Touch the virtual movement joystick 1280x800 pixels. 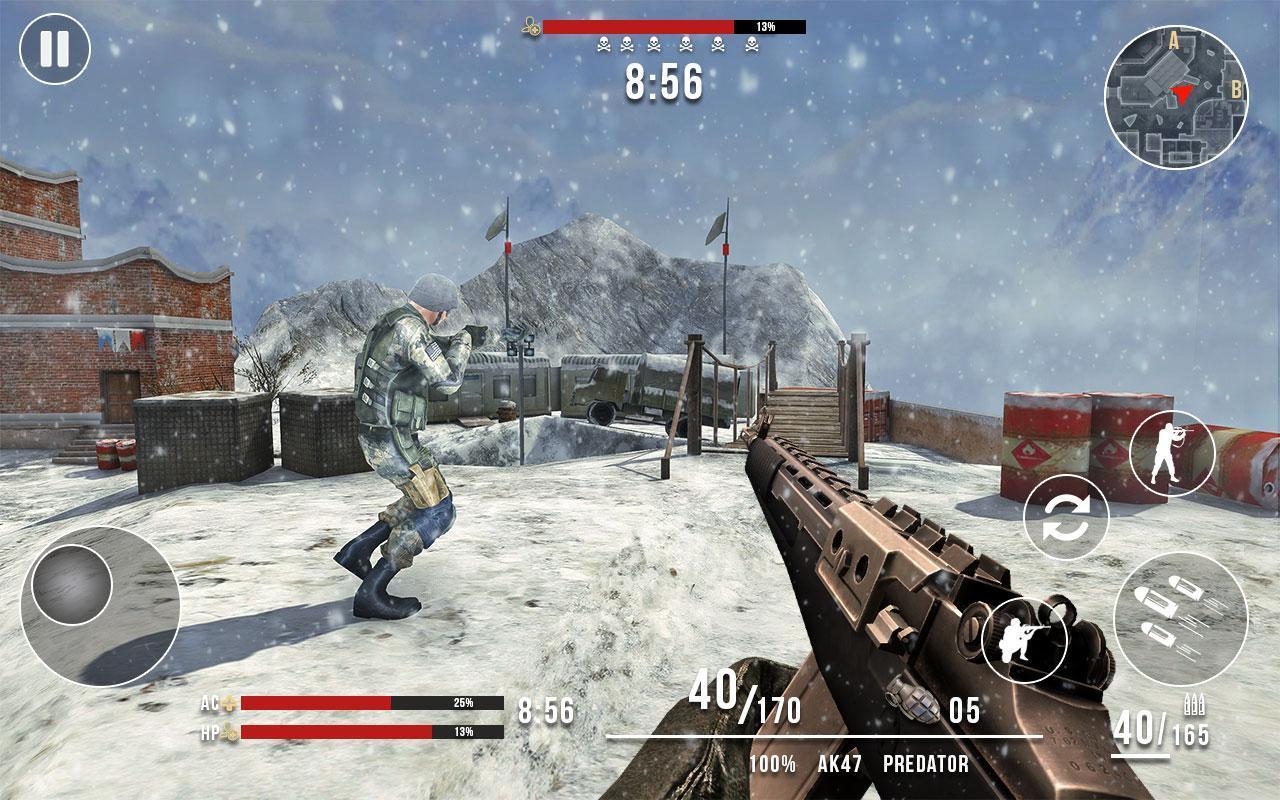[x=72, y=586]
